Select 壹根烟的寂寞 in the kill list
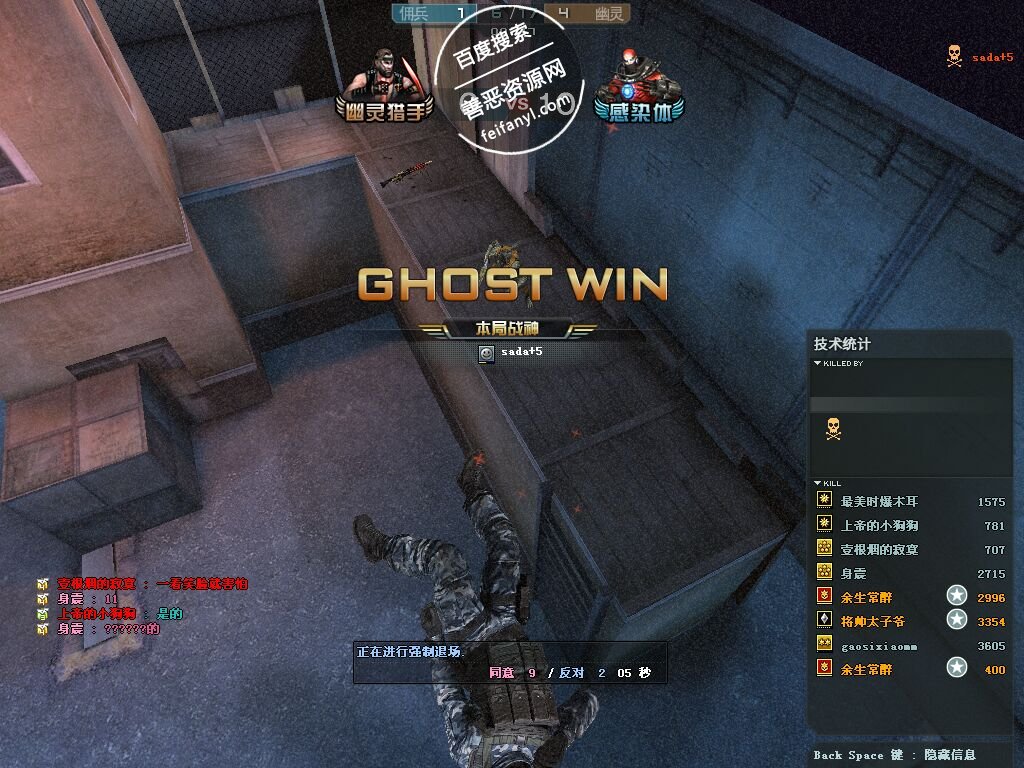Viewport: 1024px width, 768px height. (x=879, y=549)
